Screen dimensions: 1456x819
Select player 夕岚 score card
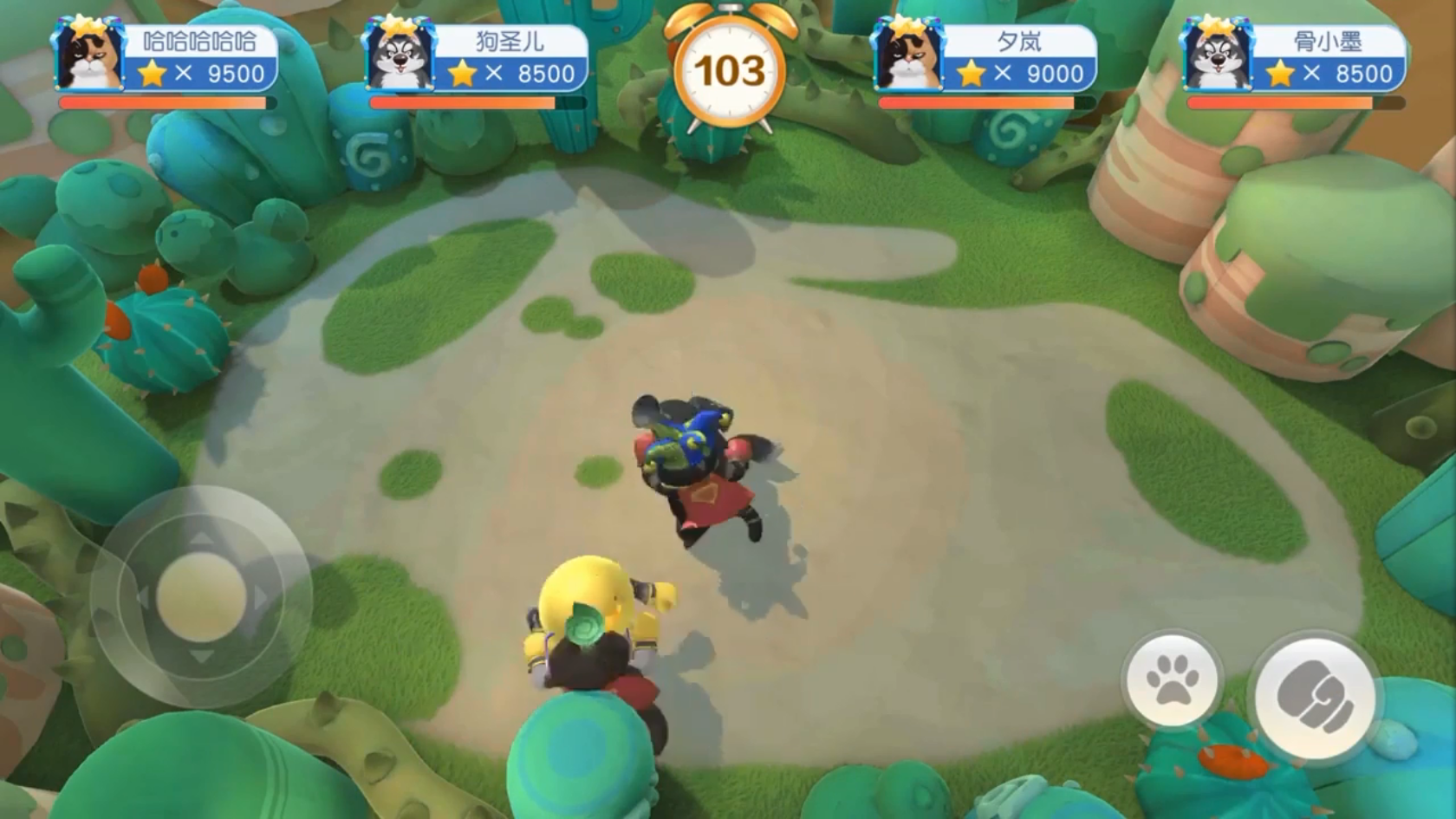coord(985,59)
